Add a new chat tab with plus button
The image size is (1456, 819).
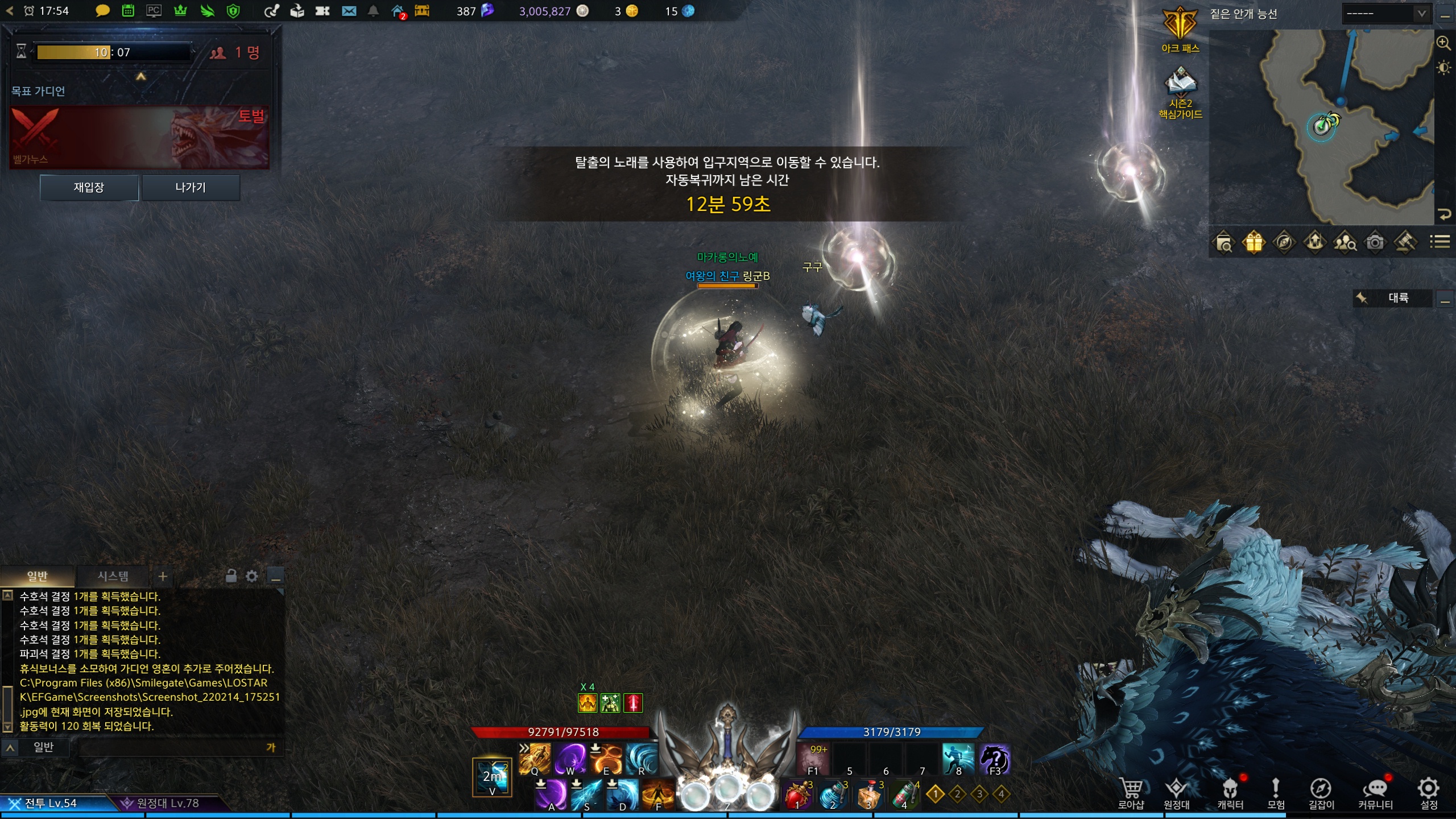(x=163, y=577)
